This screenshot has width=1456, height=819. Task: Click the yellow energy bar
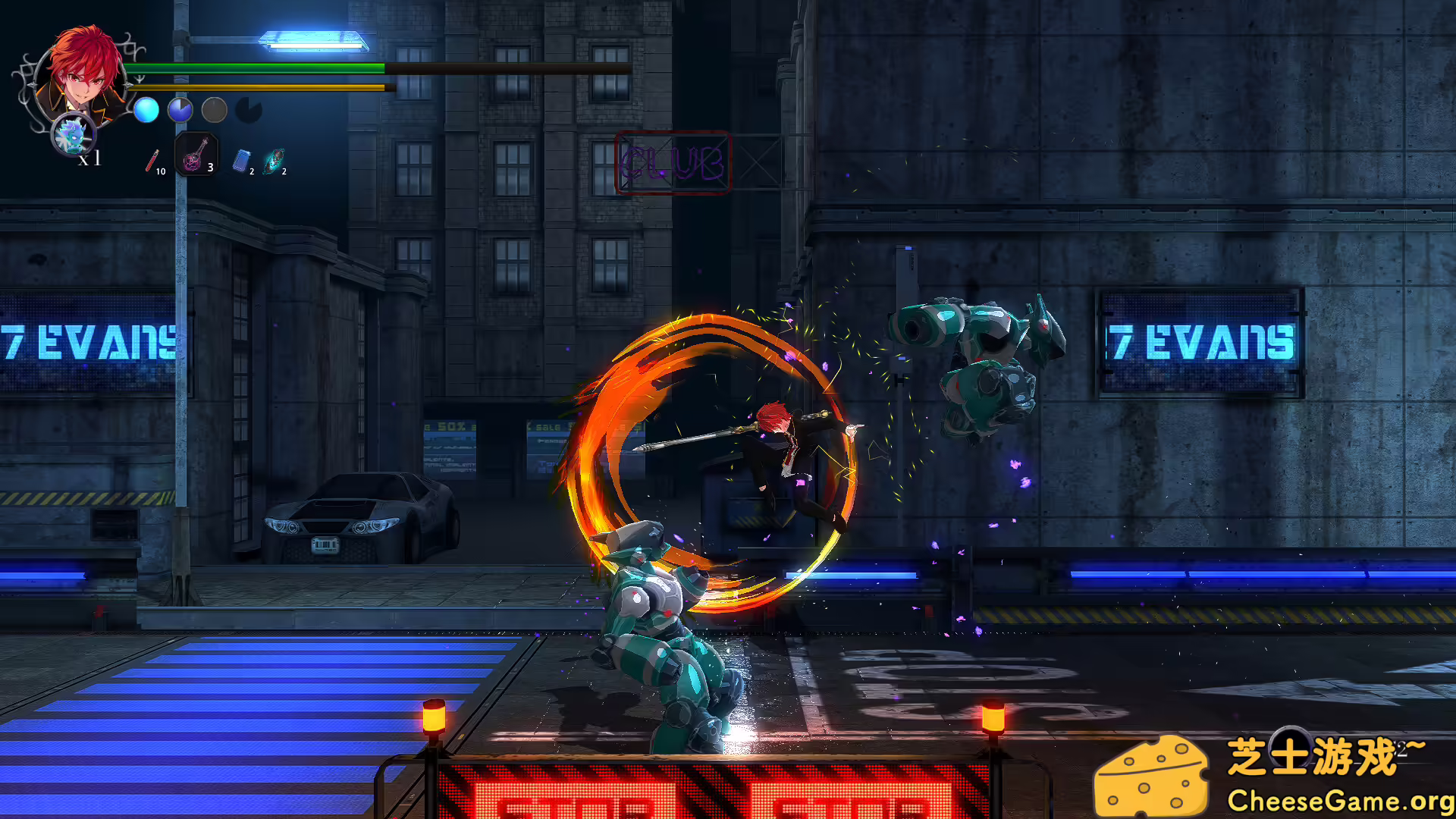tap(258, 87)
